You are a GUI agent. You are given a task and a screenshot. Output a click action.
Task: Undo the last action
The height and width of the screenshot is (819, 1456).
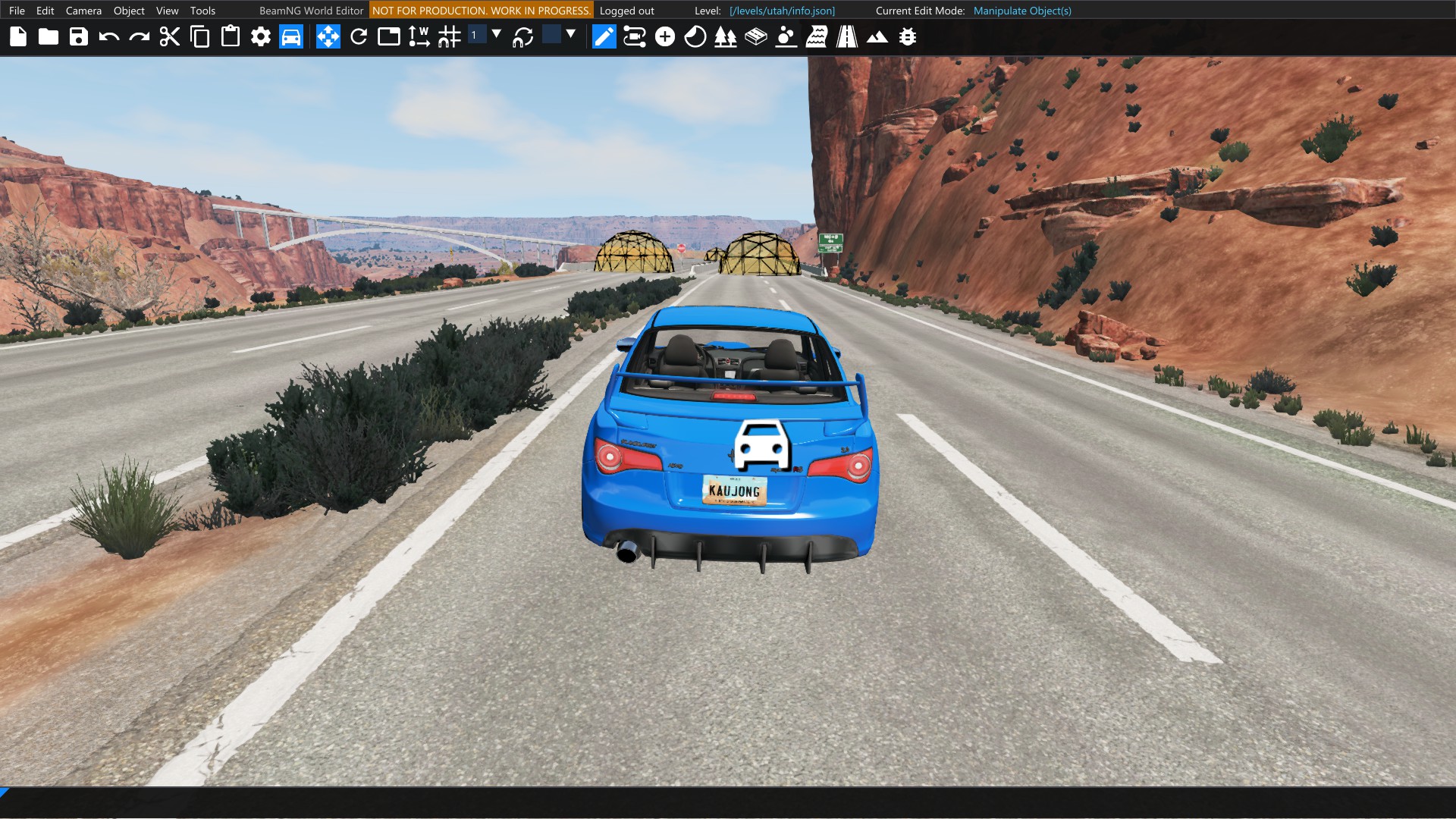109,36
